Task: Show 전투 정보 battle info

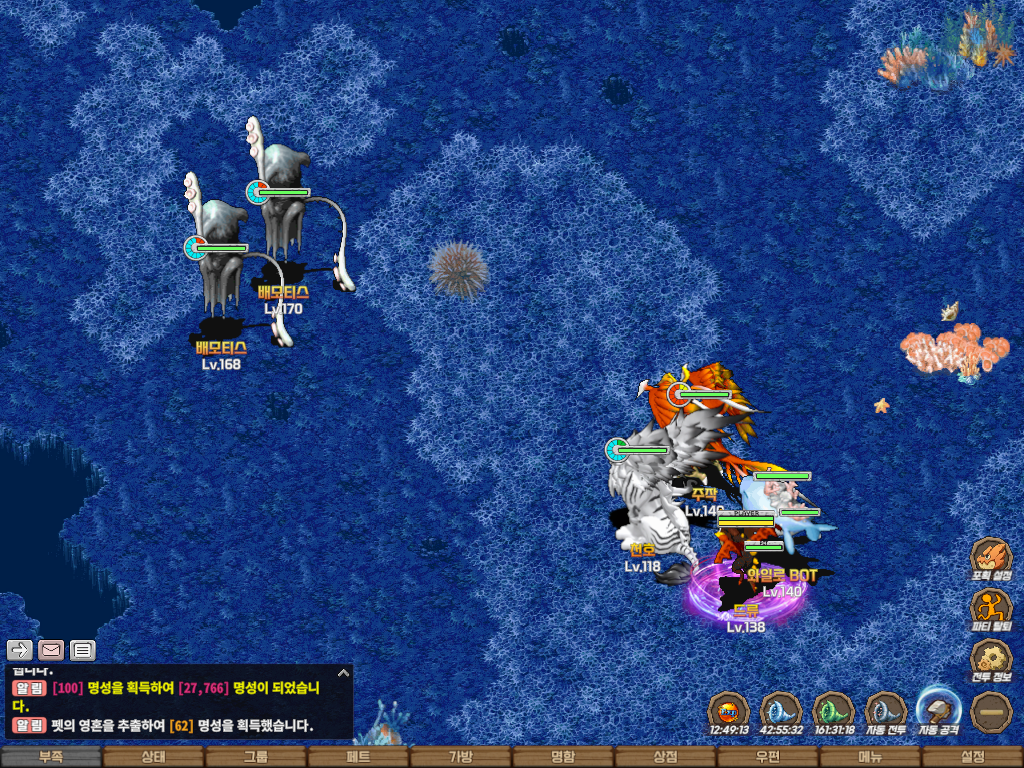Action: 991,659
